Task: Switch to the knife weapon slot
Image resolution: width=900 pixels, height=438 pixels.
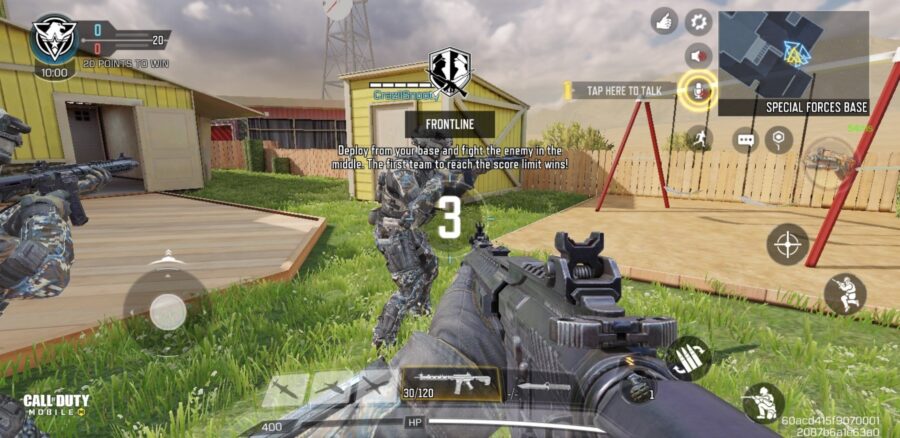Action: click(x=546, y=385)
